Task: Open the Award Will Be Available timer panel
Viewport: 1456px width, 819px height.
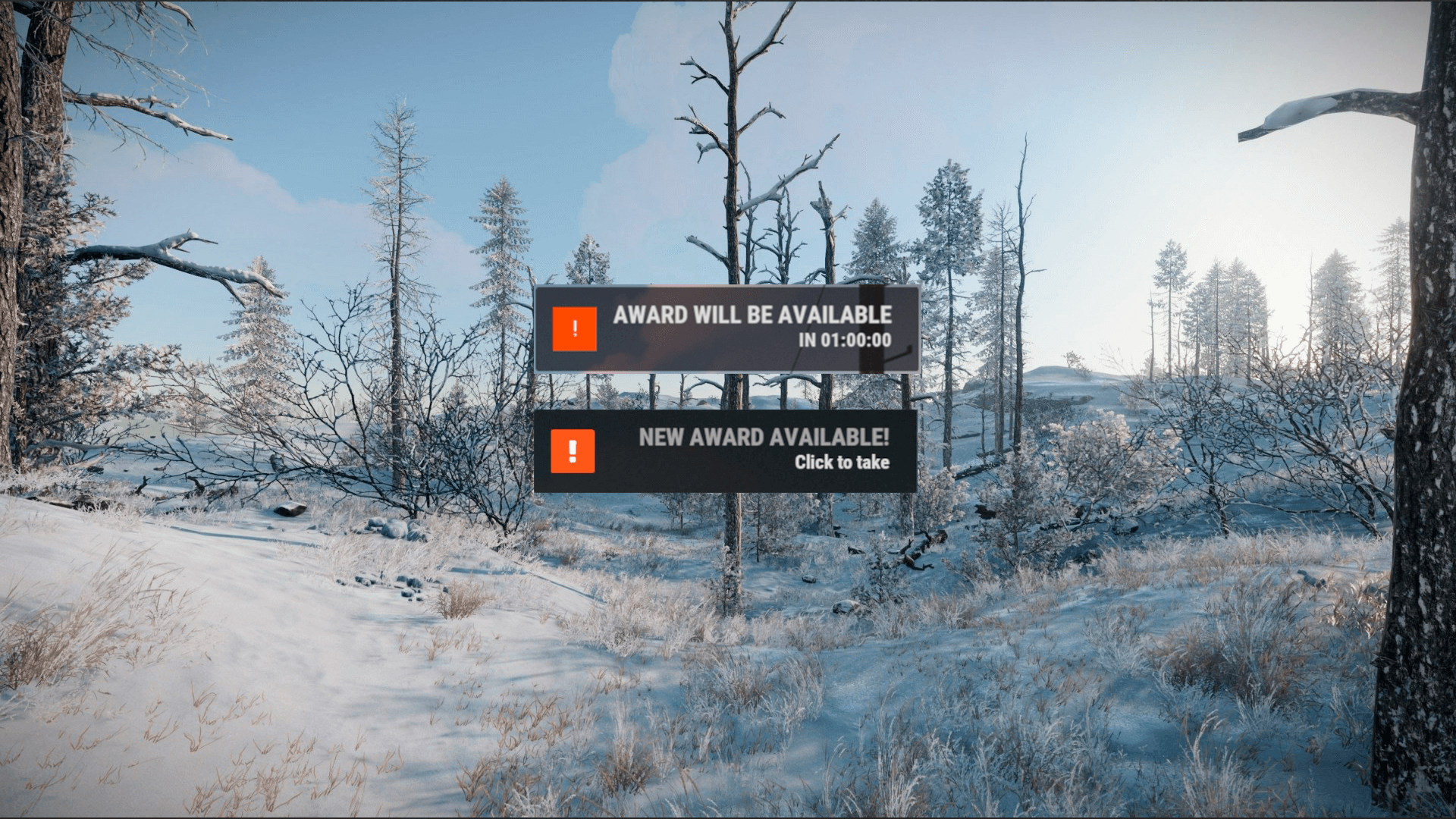Action: point(726,328)
